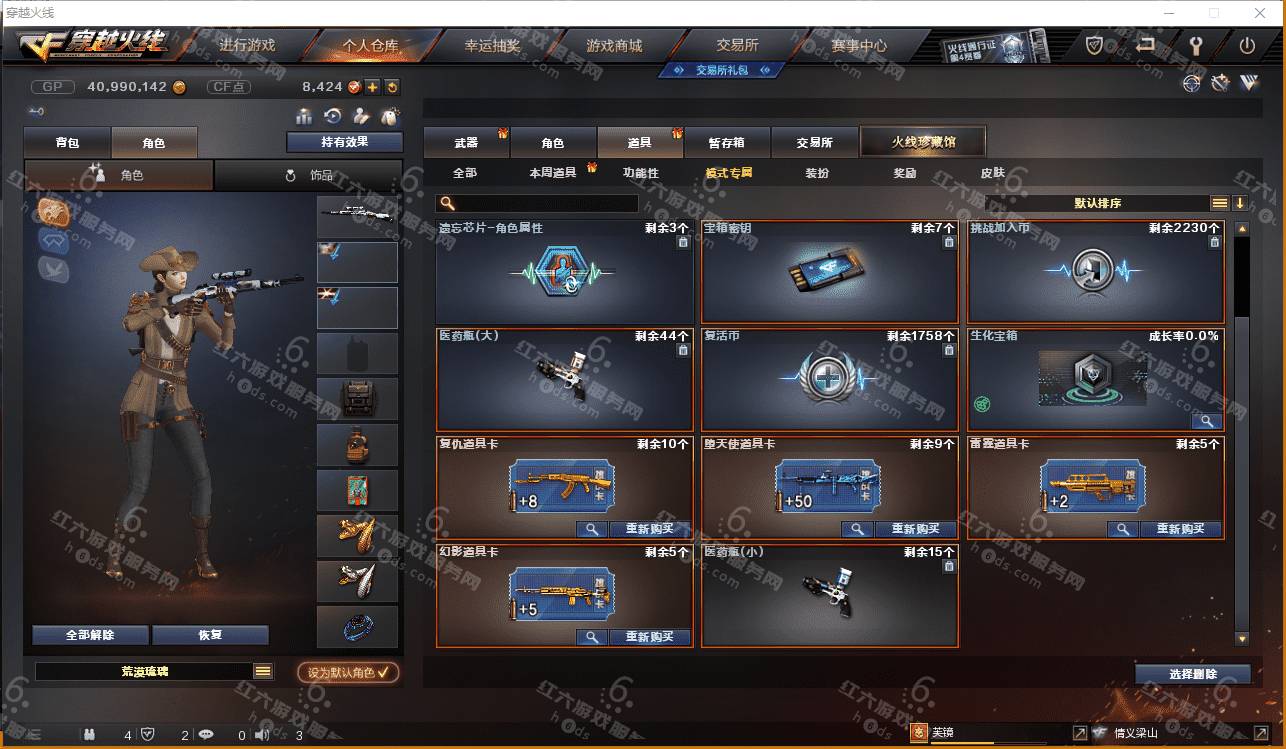The height and width of the screenshot is (749, 1286).
Task: Open the 火线珍藏馆 collection tab
Action: tap(923, 142)
